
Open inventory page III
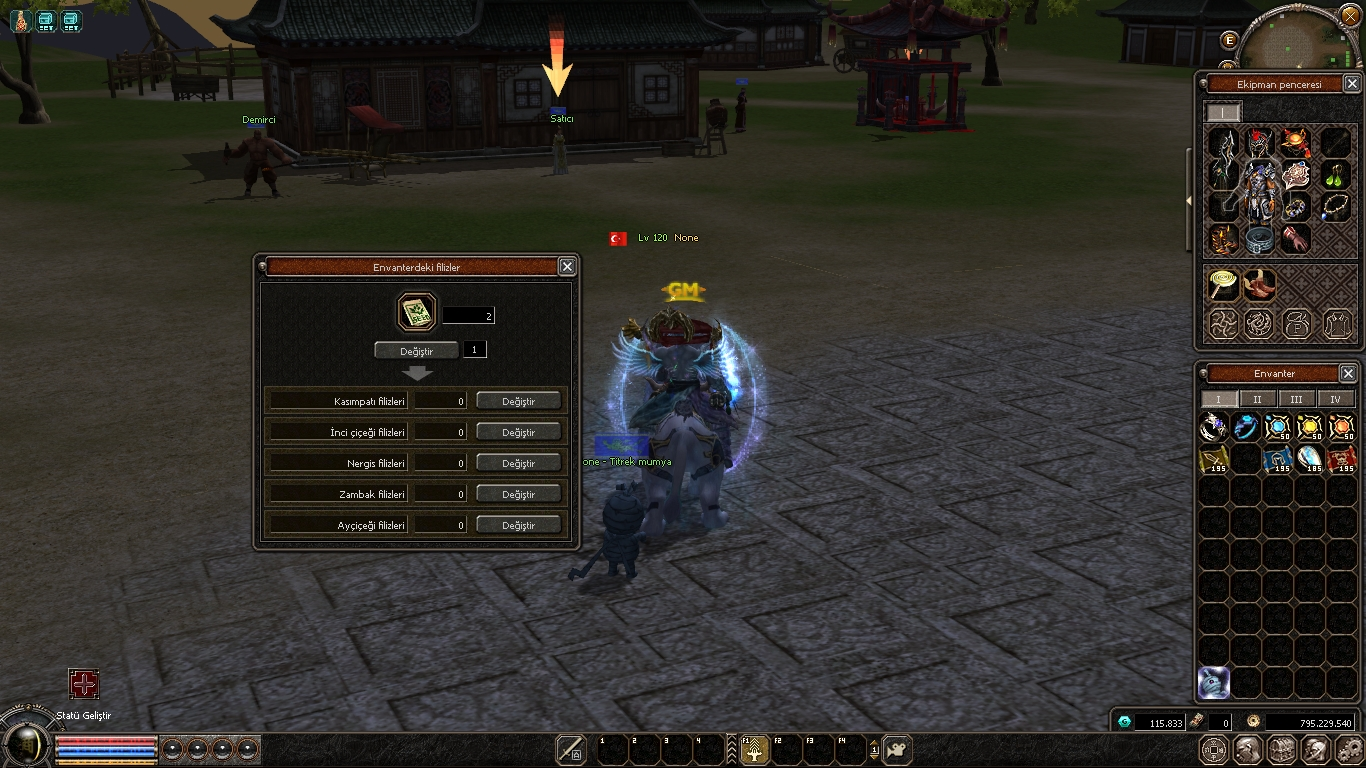click(x=1296, y=399)
